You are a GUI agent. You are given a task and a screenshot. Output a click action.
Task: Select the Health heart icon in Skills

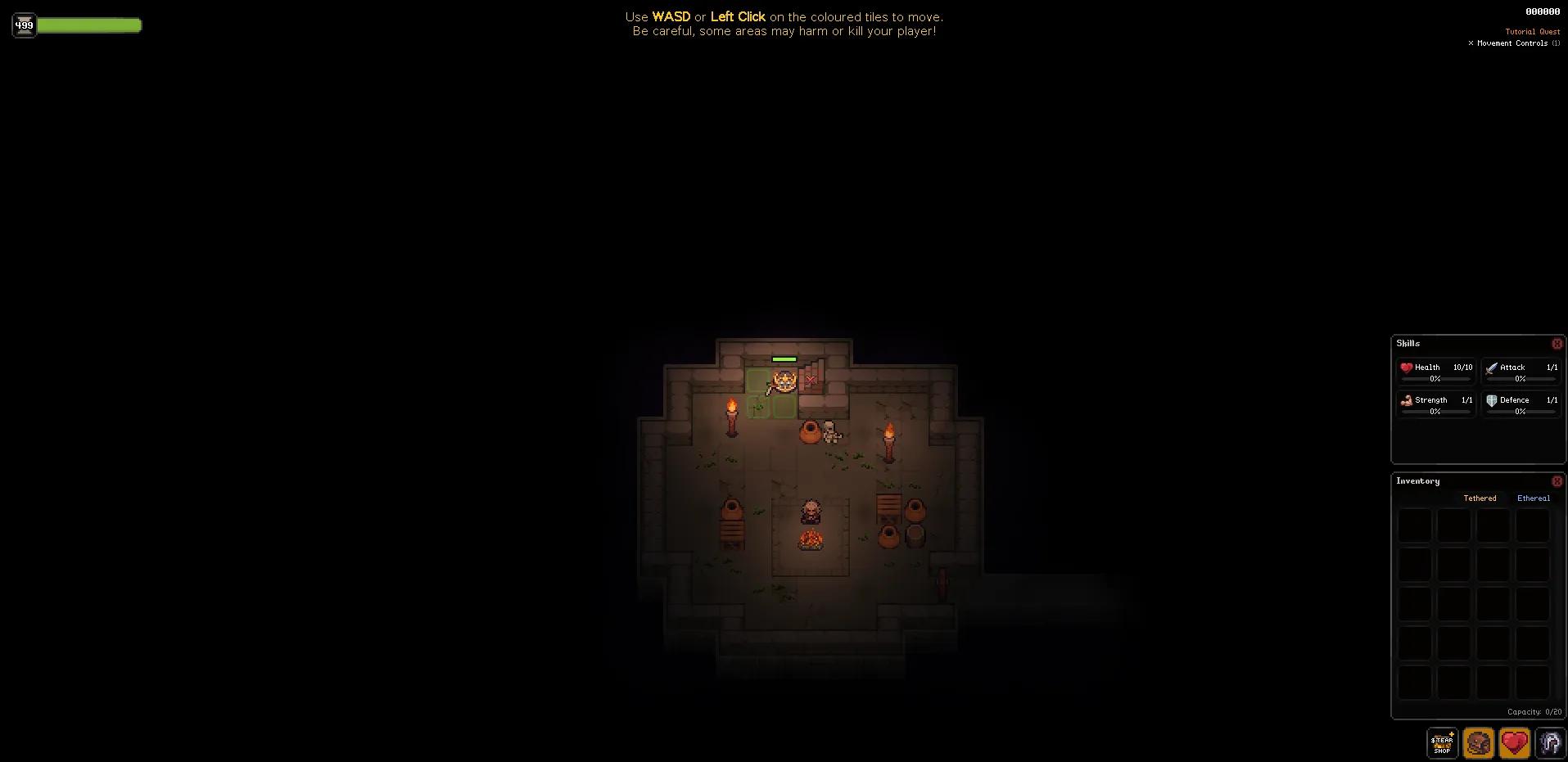pyautogui.click(x=1408, y=367)
